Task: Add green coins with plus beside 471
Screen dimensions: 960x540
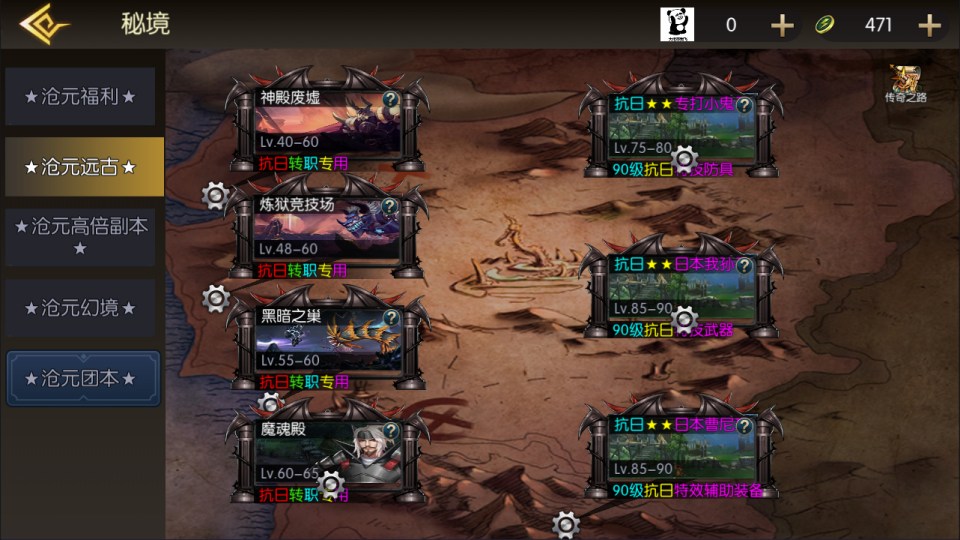Action: [x=929, y=25]
